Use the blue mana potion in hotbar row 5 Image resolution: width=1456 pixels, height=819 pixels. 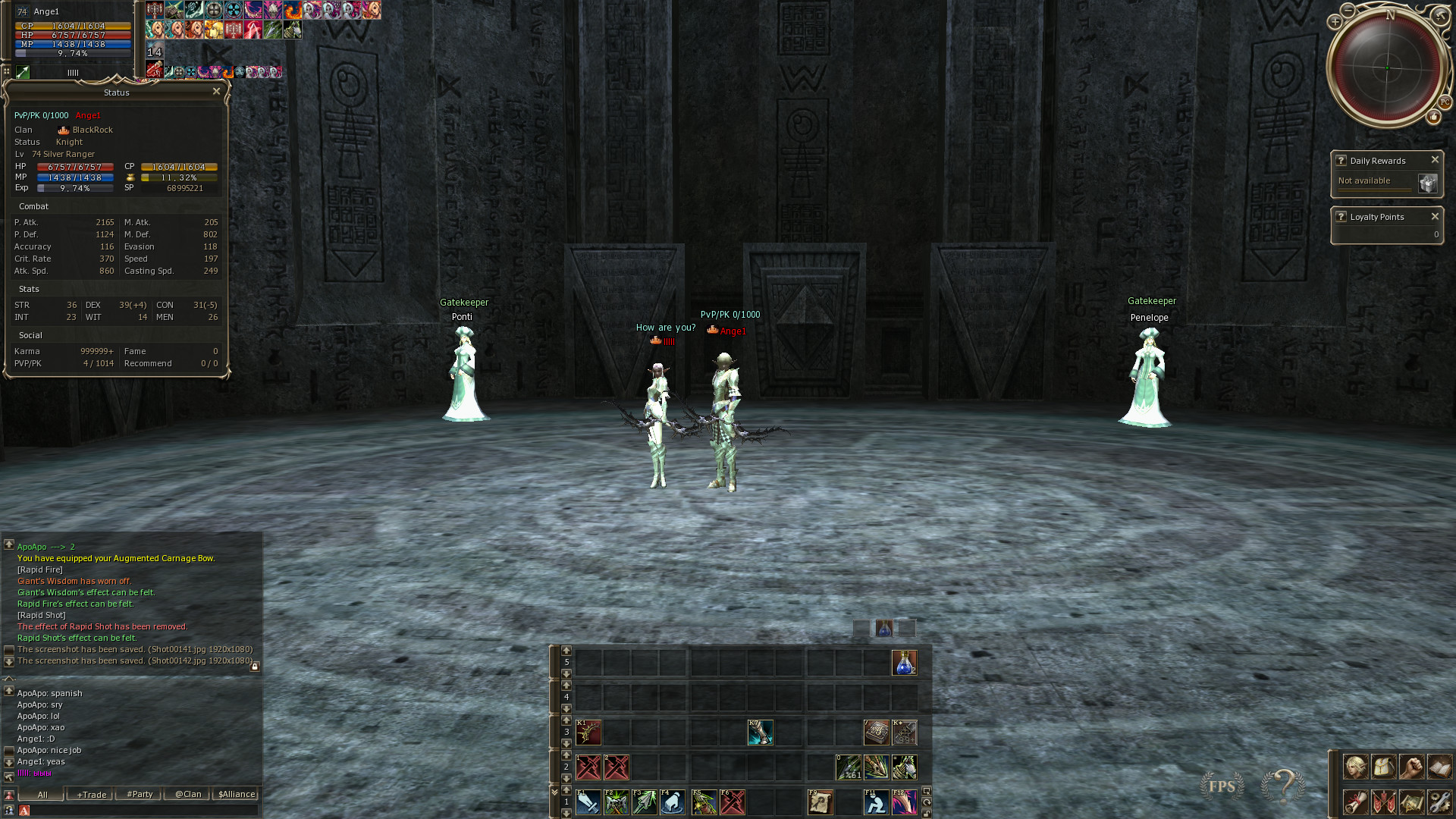pos(904,663)
